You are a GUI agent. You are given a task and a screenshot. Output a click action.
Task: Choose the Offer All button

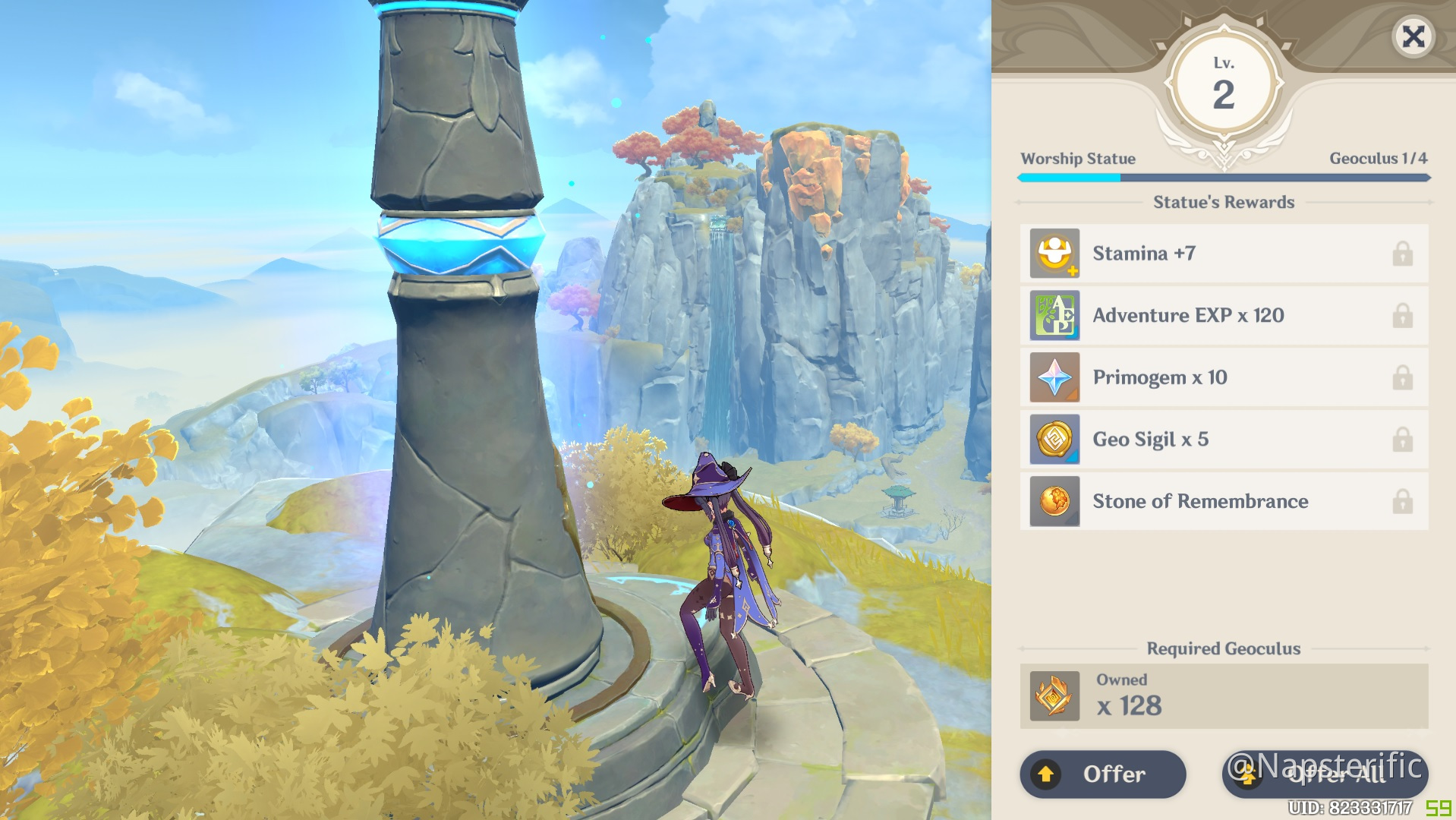[1325, 774]
